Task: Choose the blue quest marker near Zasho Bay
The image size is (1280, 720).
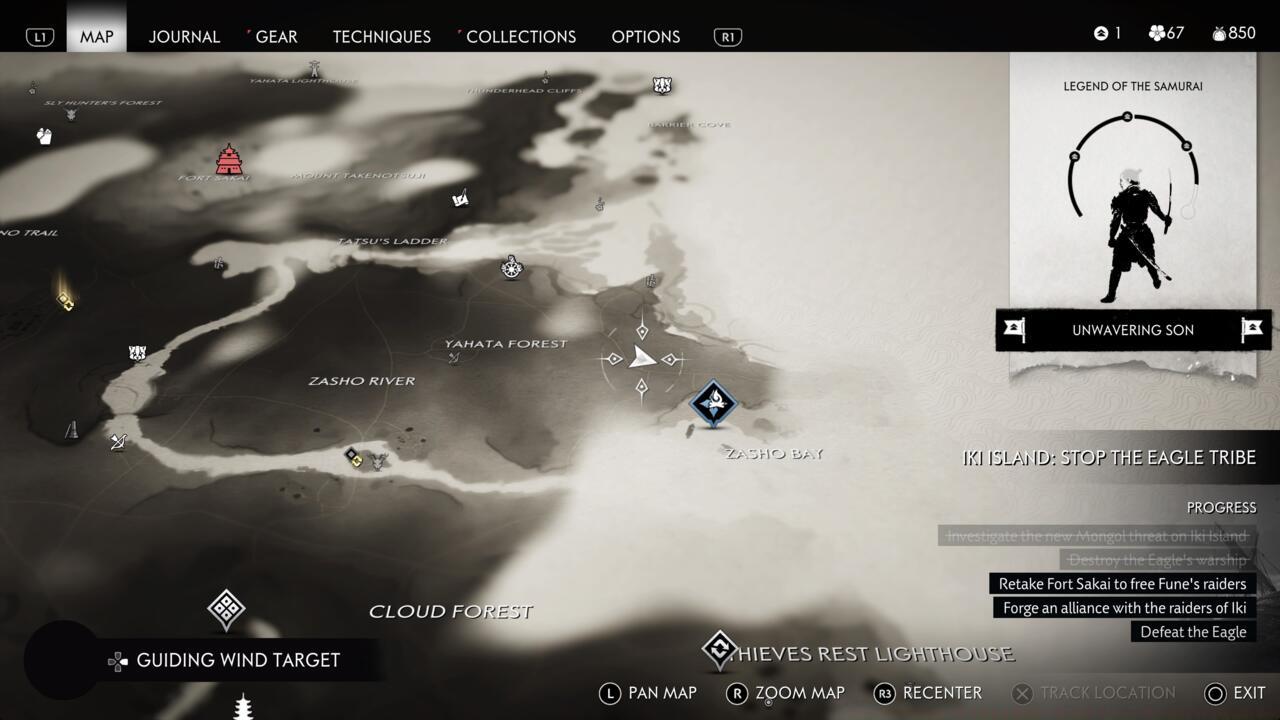Action: pyautogui.click(x=714, y=403)
